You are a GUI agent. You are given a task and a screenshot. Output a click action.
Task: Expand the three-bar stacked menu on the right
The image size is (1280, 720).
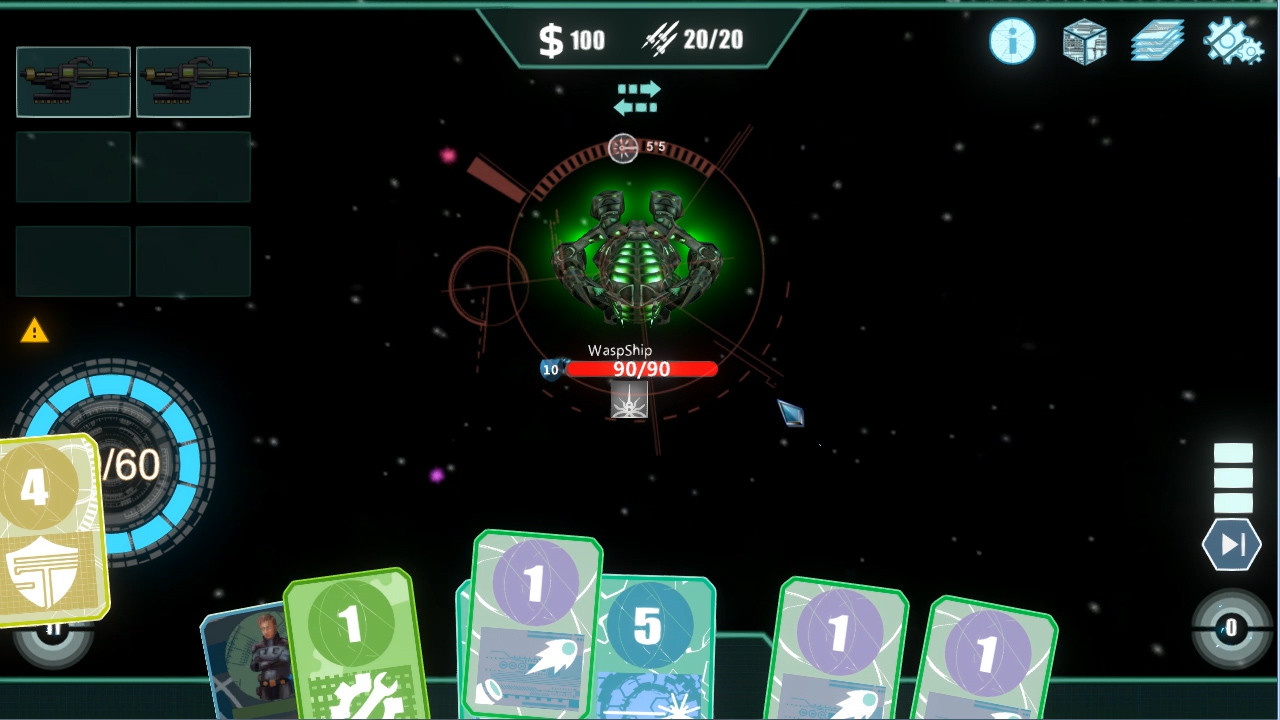click(1232, 478)
